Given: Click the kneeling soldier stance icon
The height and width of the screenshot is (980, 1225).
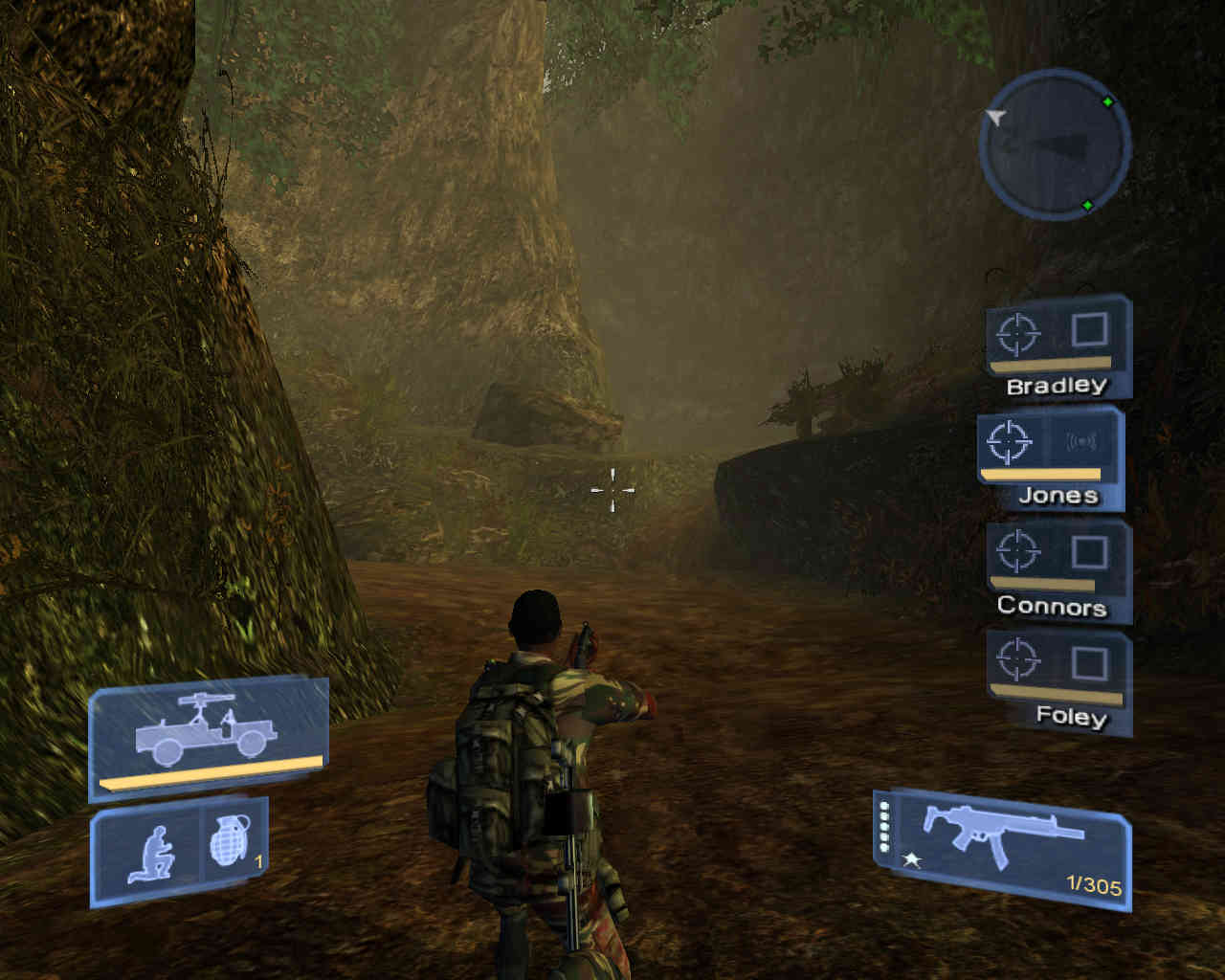Looking at the screenshot, I should point(151,854).
